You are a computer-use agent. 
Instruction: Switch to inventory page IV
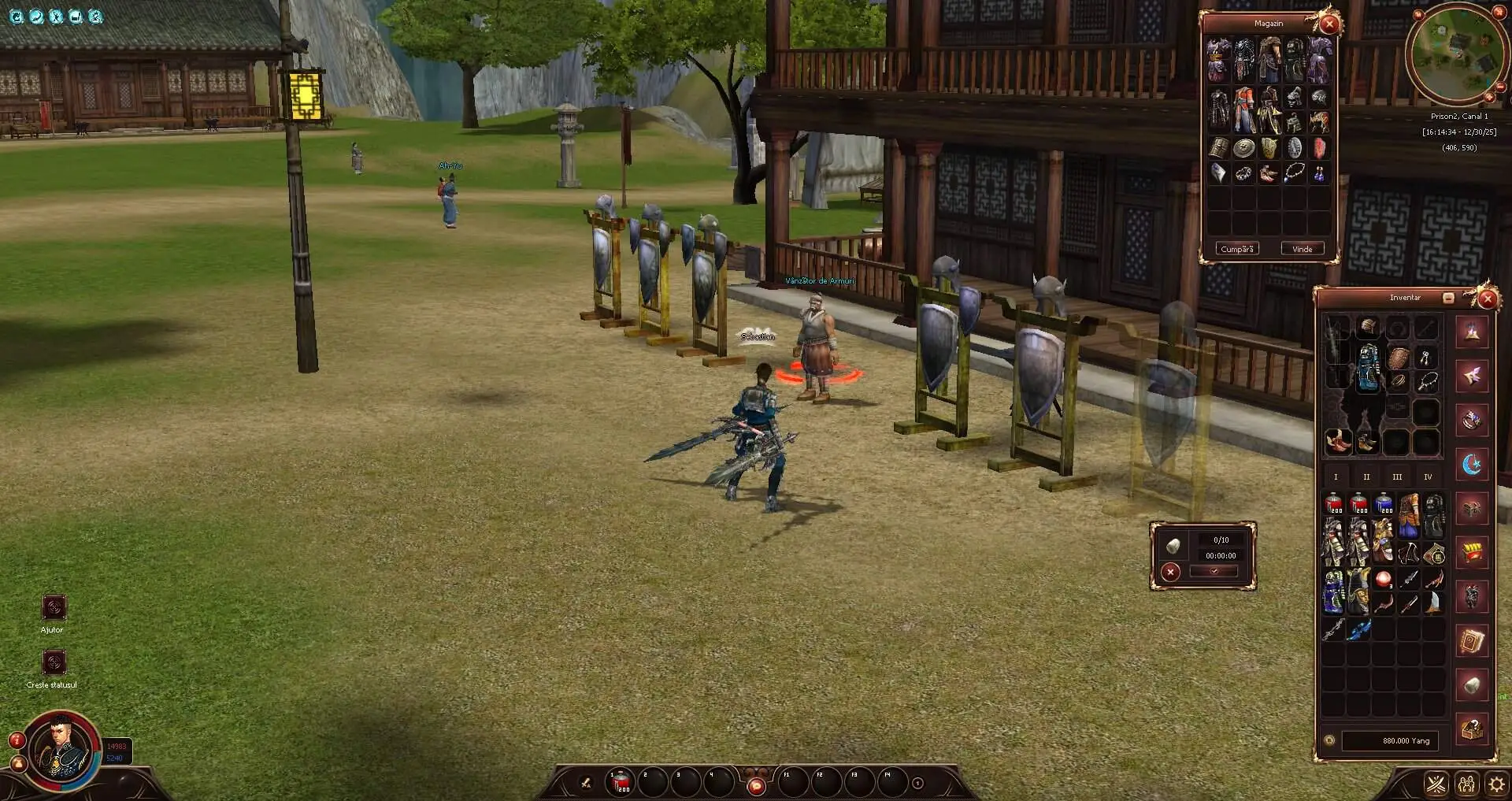click(1428, 477)
